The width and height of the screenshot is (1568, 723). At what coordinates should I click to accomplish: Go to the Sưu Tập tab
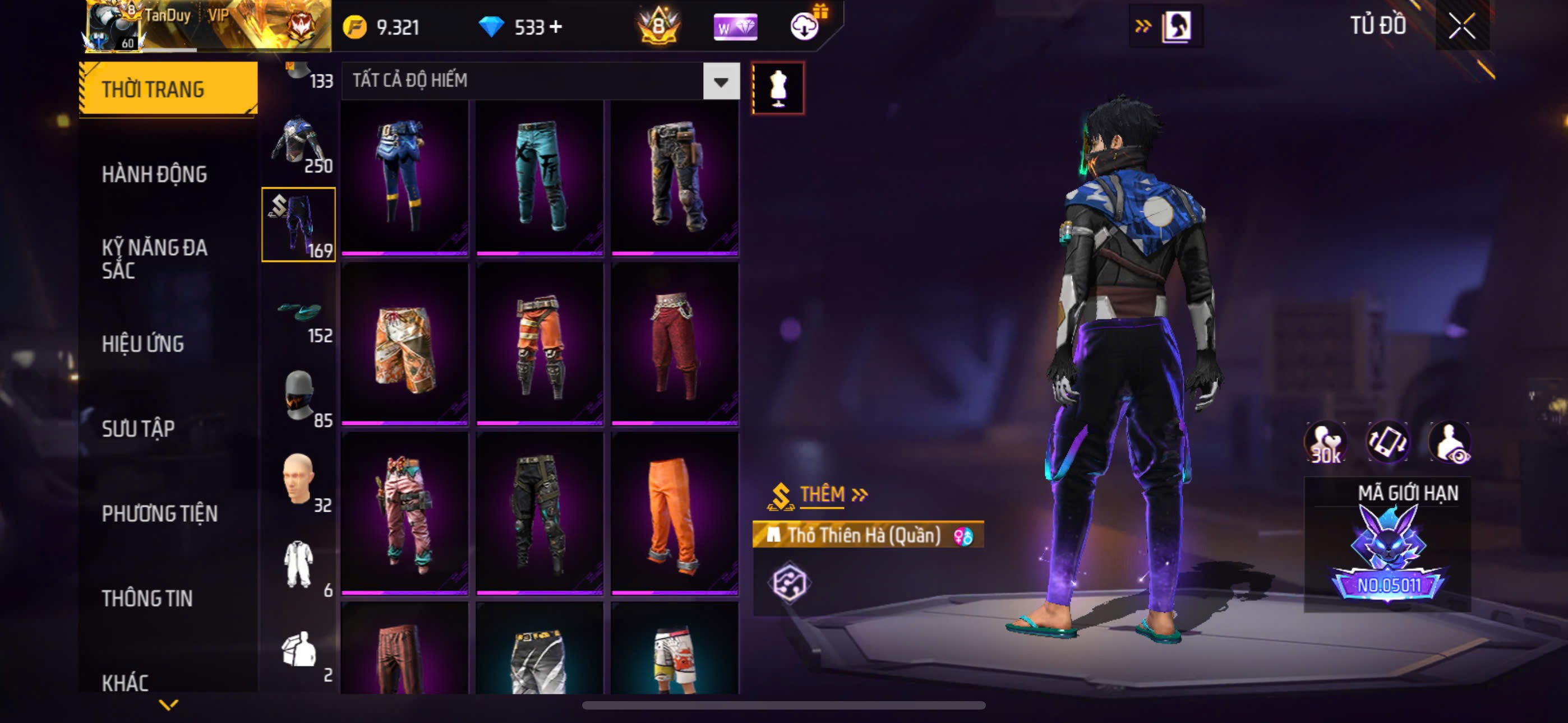point(138,428)
